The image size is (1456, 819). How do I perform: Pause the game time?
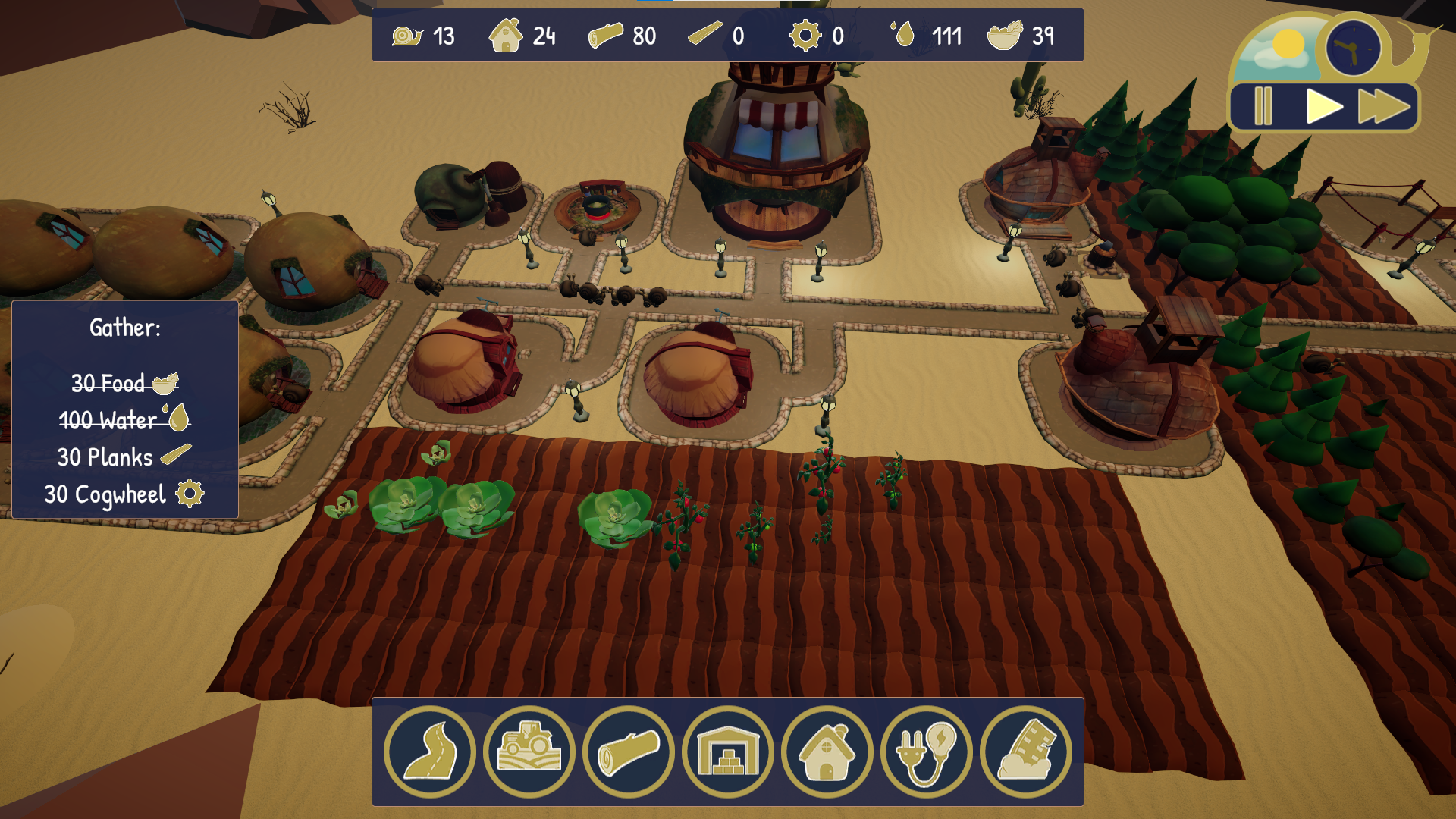(1263, 106)
